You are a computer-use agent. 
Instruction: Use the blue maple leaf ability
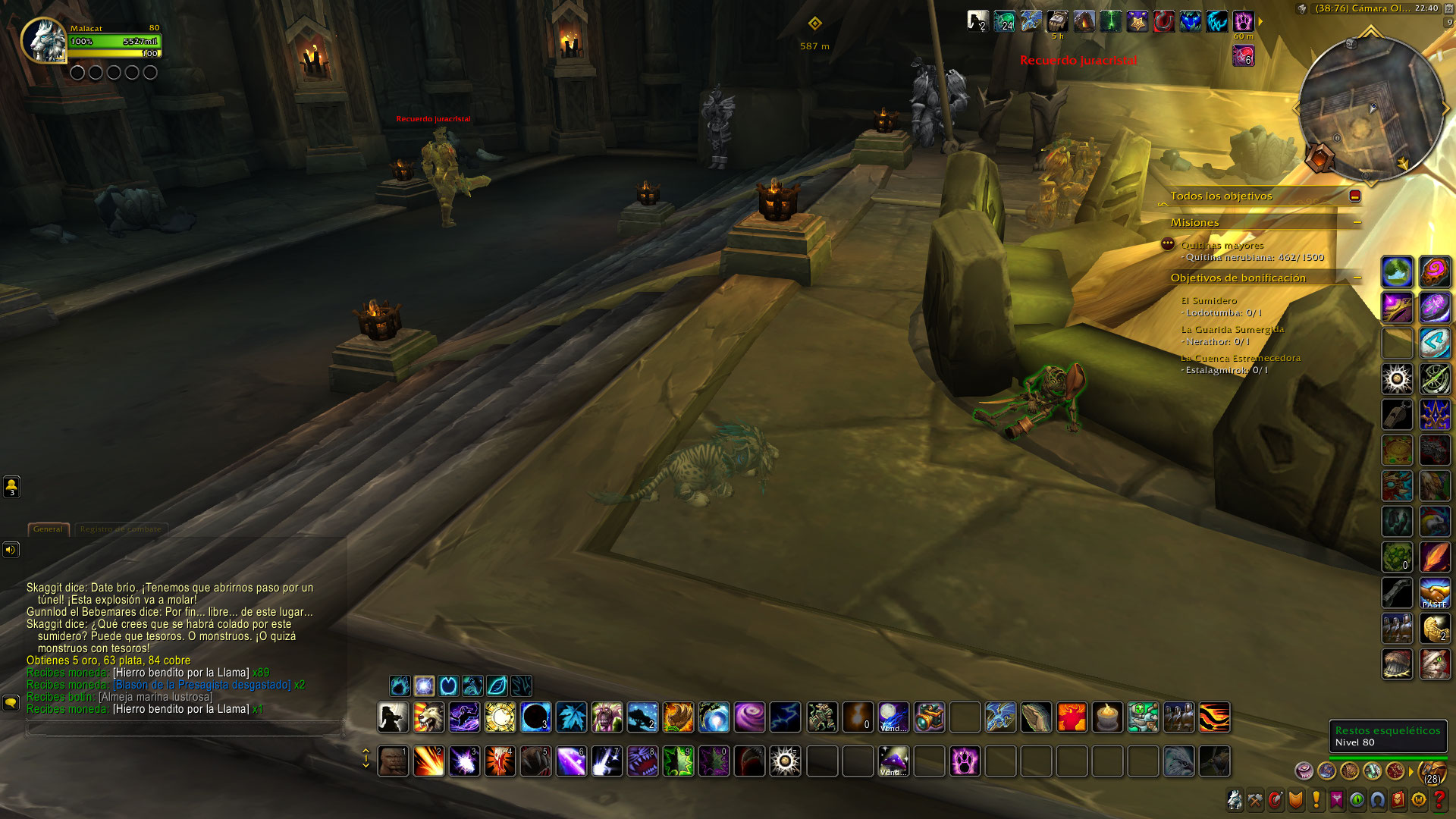pos(571,717)
